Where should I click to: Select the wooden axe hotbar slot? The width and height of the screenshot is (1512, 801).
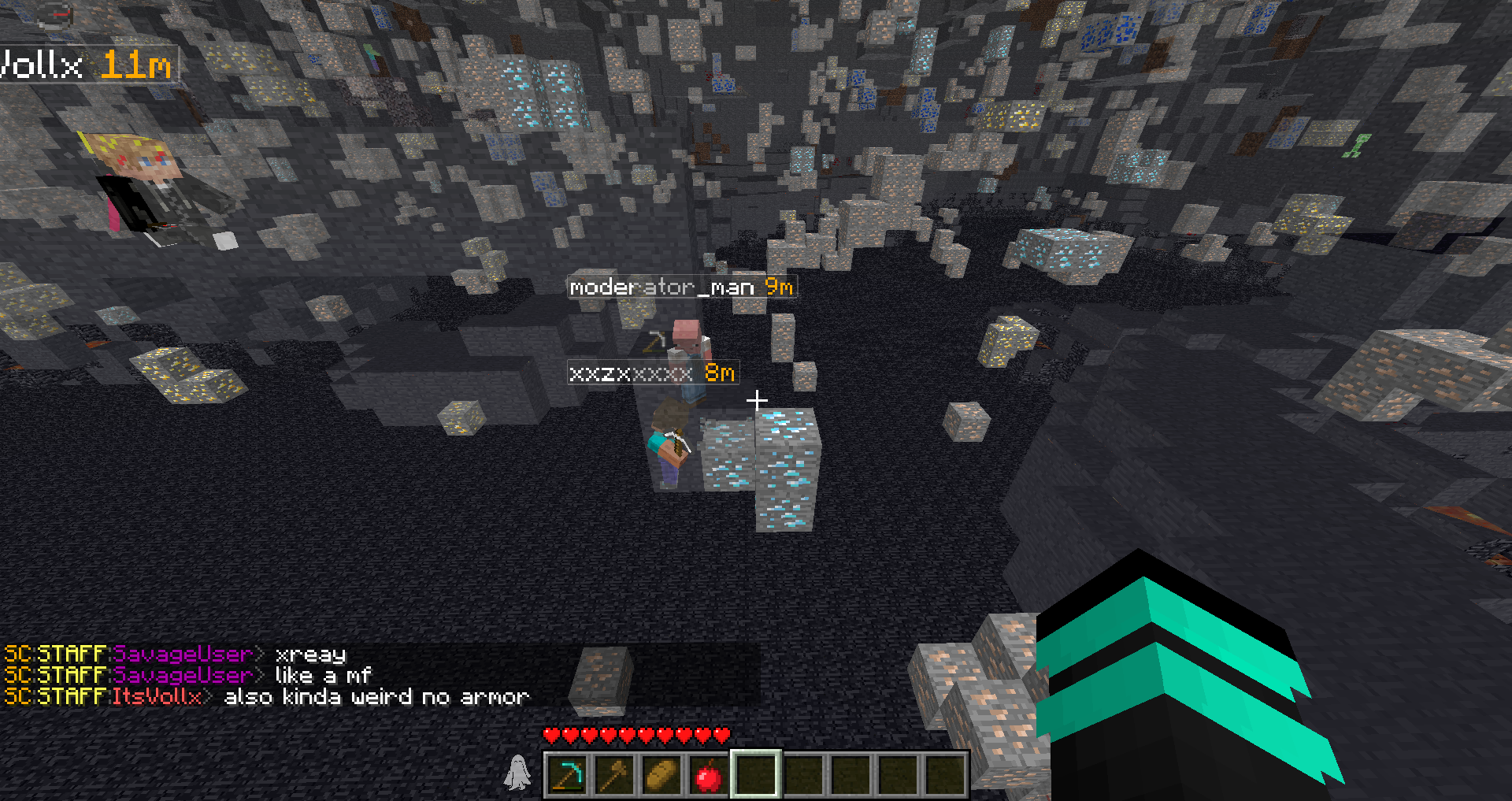point(614,775)
